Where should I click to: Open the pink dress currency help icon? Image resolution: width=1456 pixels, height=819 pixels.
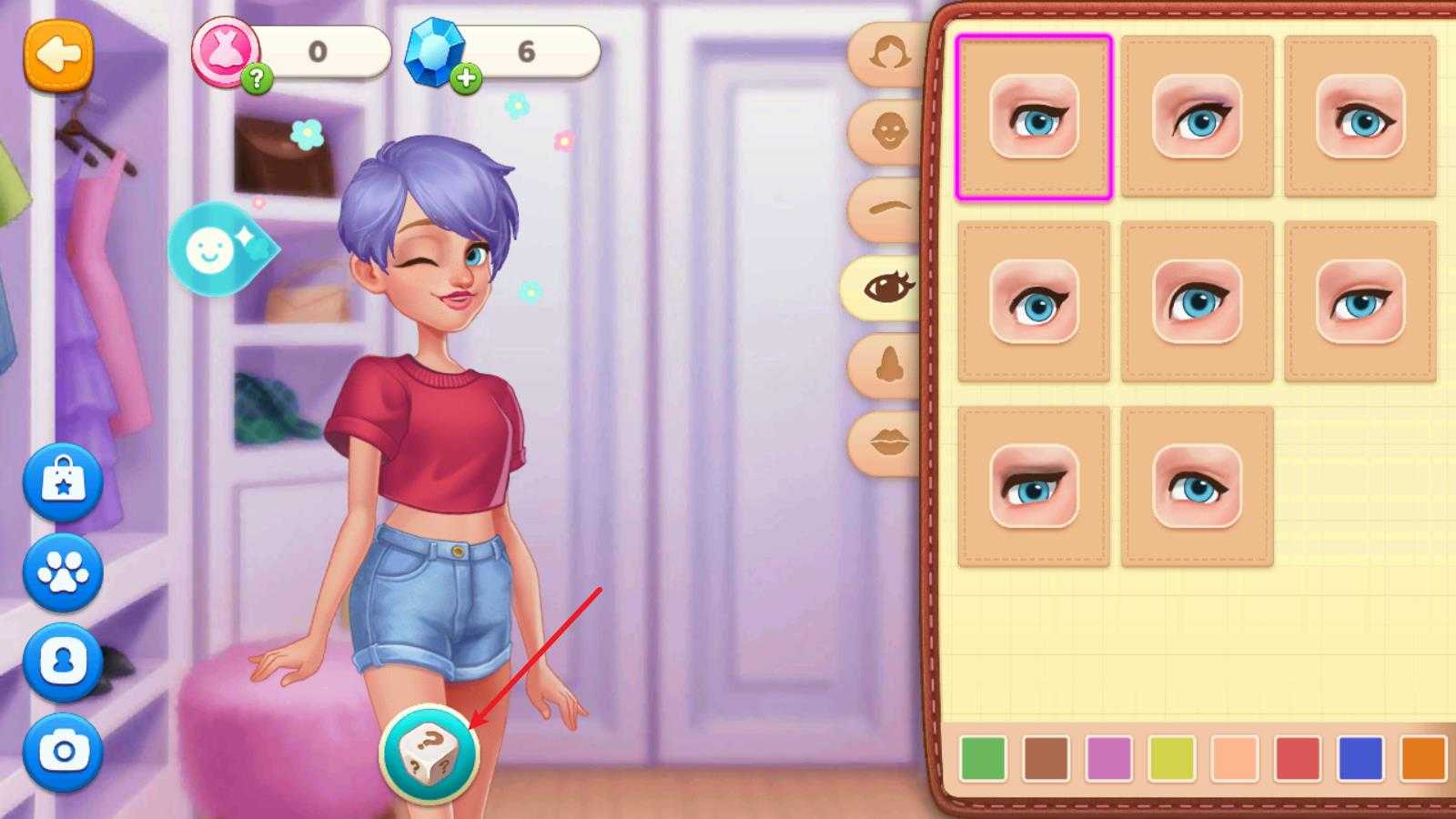[257, 79]
